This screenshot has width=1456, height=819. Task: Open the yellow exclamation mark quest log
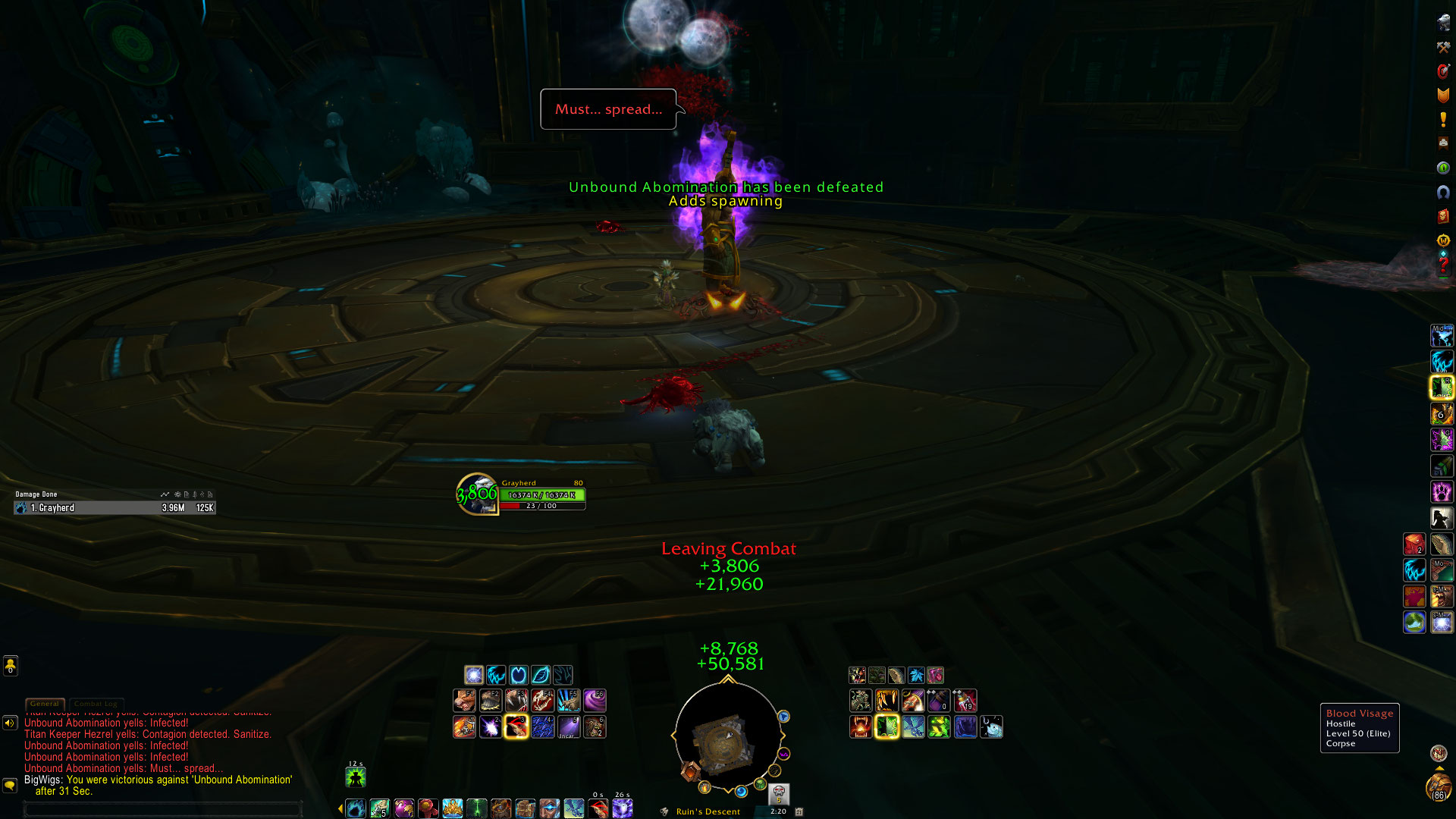(x=1443, y=119)
